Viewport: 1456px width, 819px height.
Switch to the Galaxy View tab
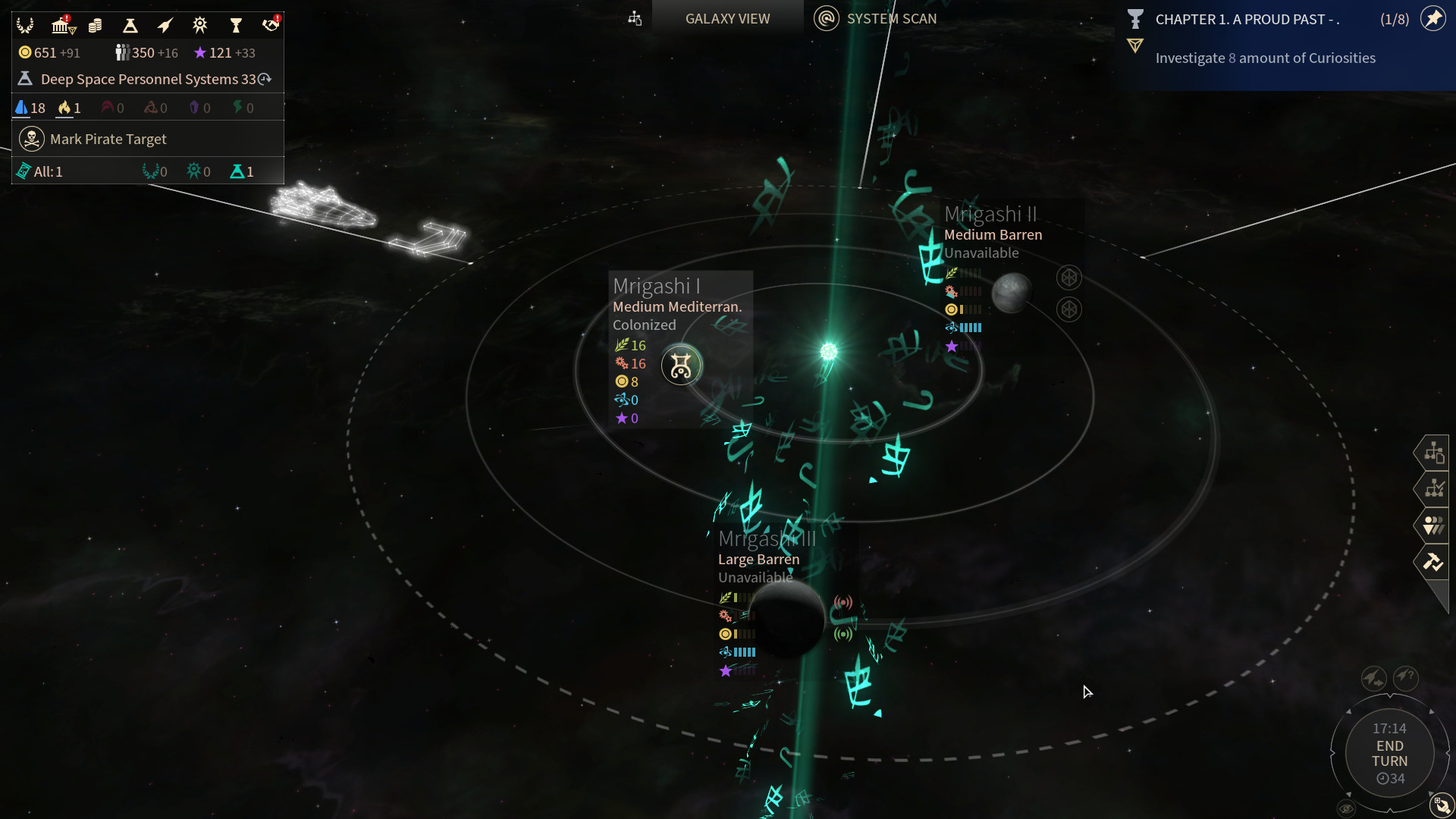[x=726, y=18]
